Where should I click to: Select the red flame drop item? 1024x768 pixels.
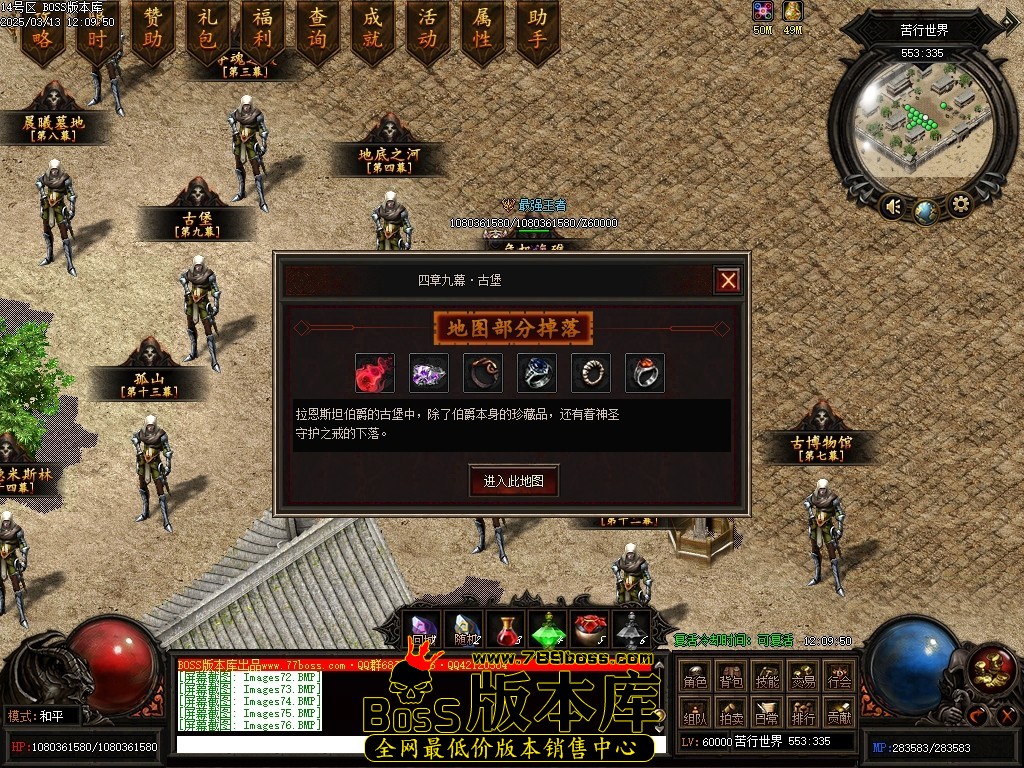pyautogui.click(x=375, y=373)
